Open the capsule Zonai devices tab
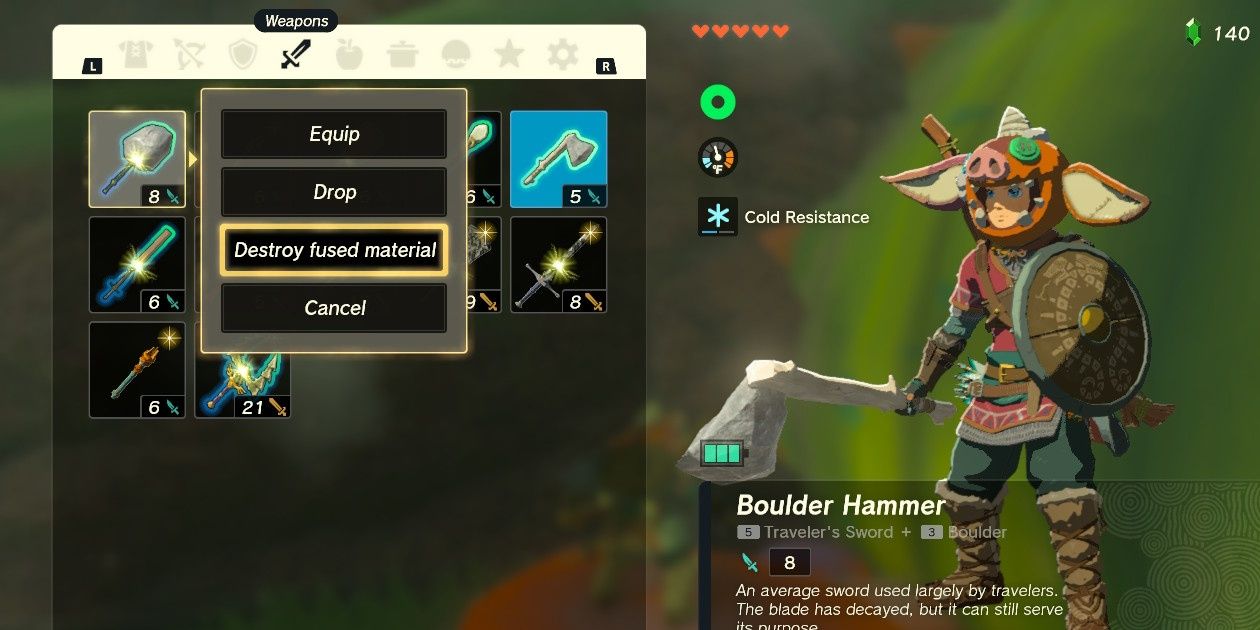Viewport: 1260px width, 630px height. [x=456, y=55]
